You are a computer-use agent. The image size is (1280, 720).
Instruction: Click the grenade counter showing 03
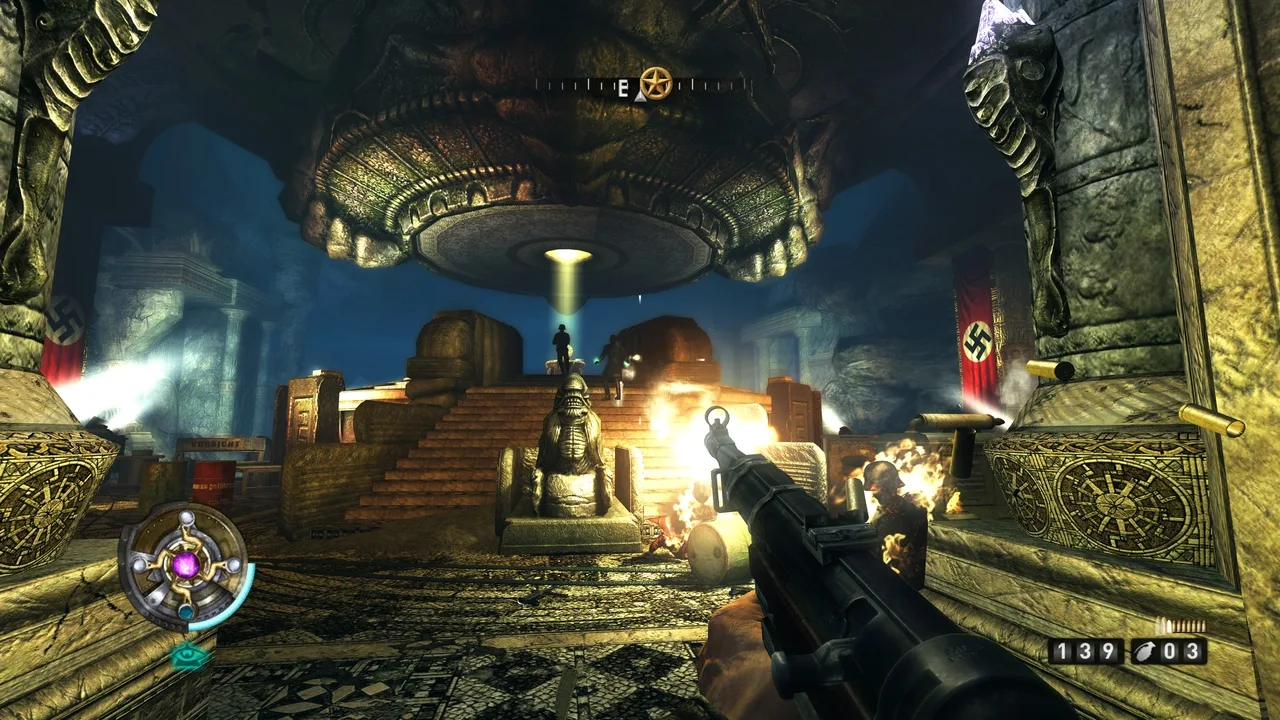[x=1180, y=652]
